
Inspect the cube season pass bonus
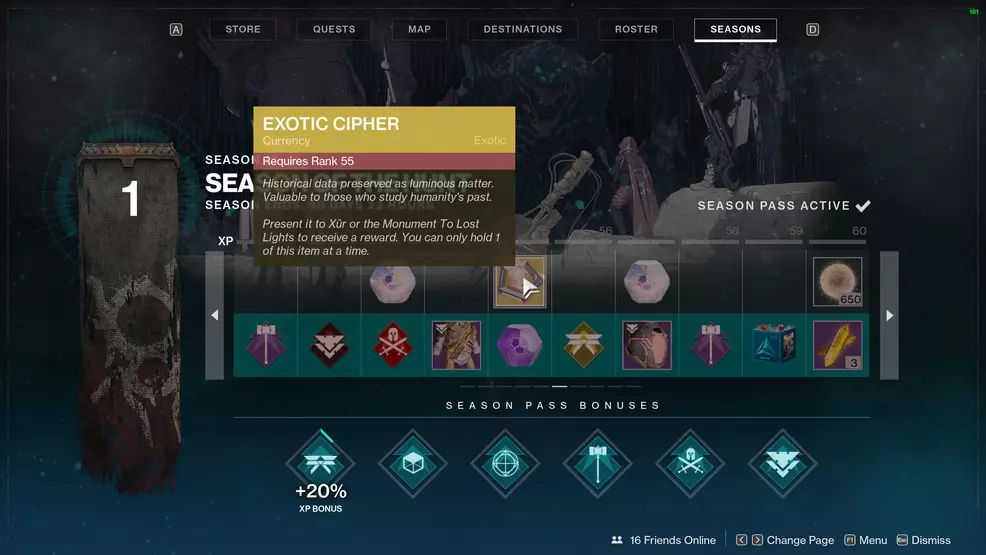click(x=413, y=463)
